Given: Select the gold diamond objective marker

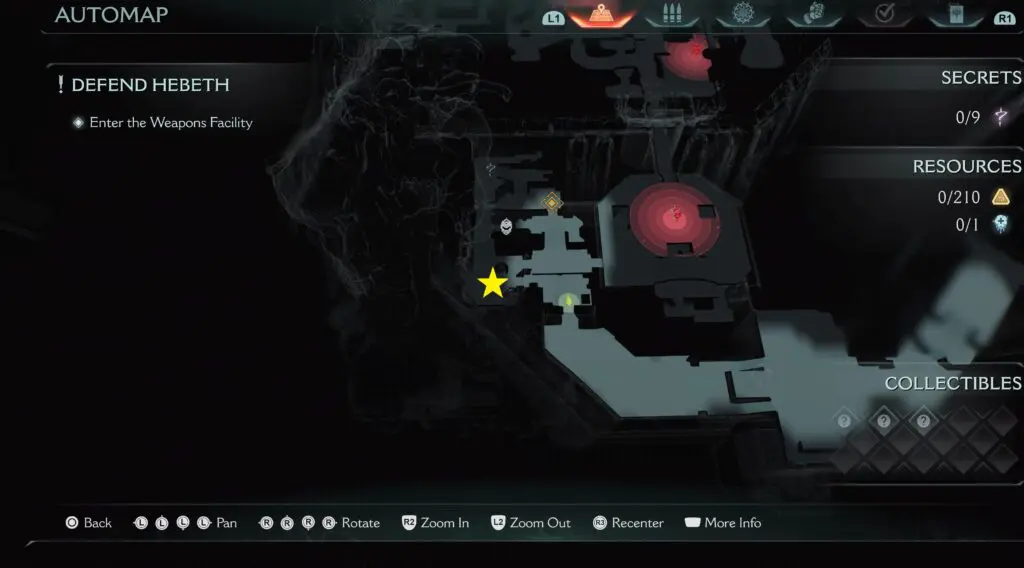Looking at the screenshot, I should (552, 204).
